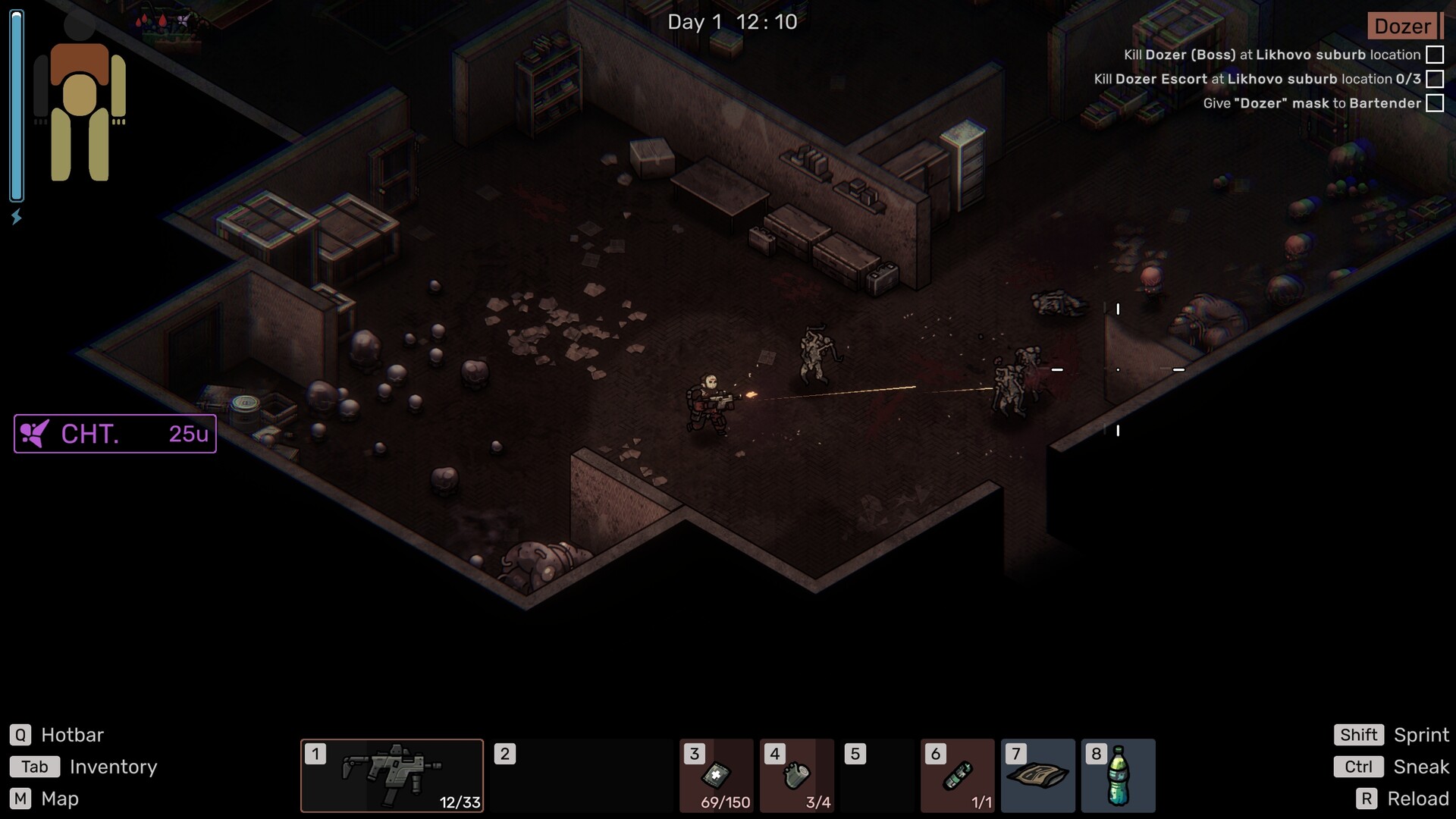Viewport: 1456px width, 819px height.
Task: Use the green injector in slot 6
Action: click(x=957, y=775)
